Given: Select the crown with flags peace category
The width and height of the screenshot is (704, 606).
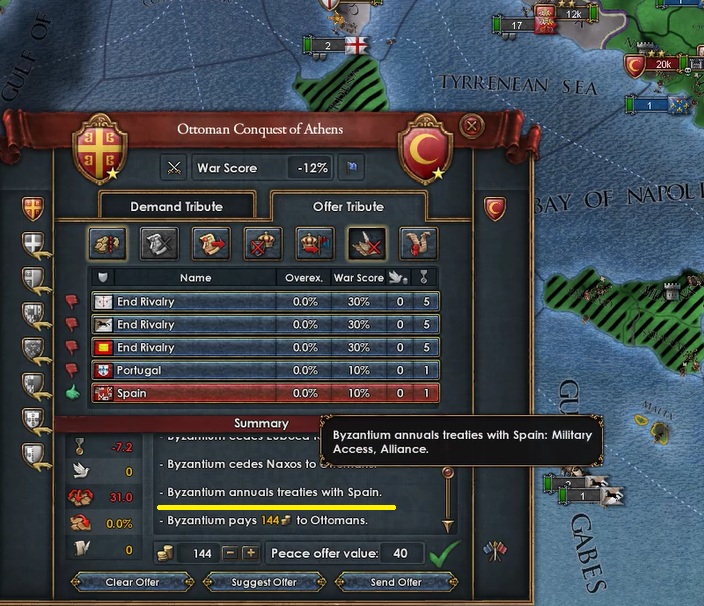Looking at the screenshot, I should point(315,243).
